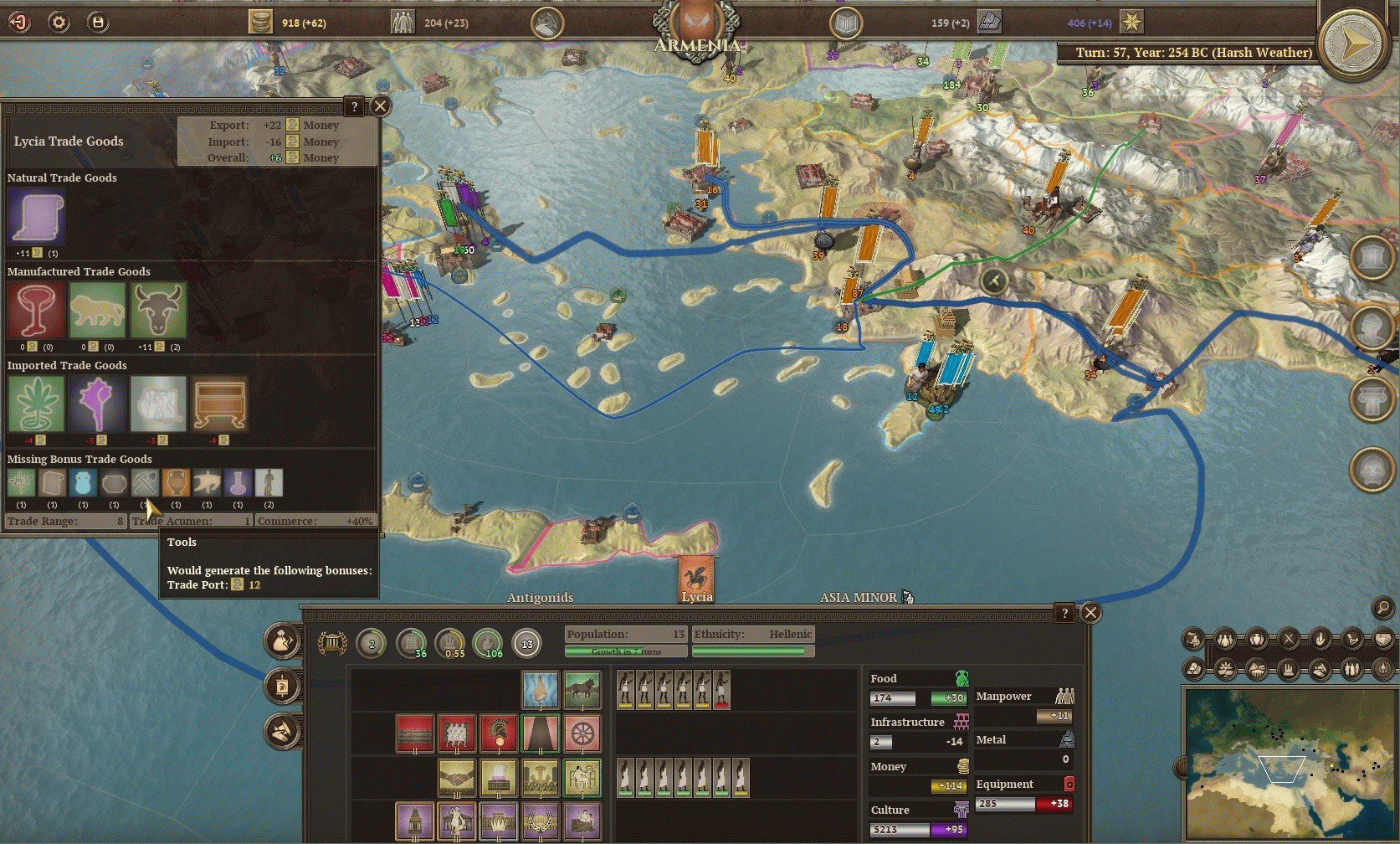
Task: Close the Lycia Trade Goods panel
Action: (380, 106)
